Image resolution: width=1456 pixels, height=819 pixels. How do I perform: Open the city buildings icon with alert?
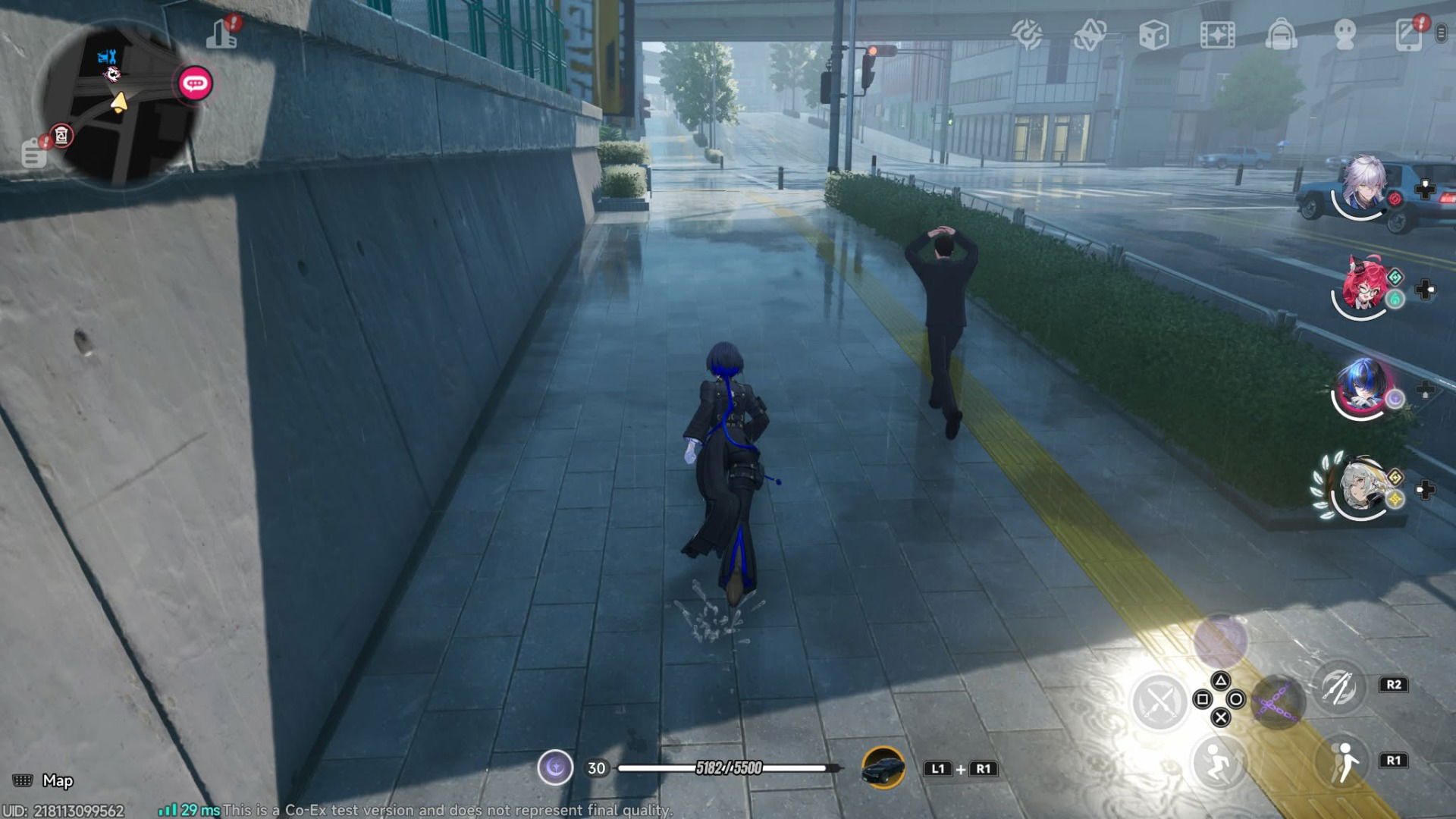coord(223,34)
